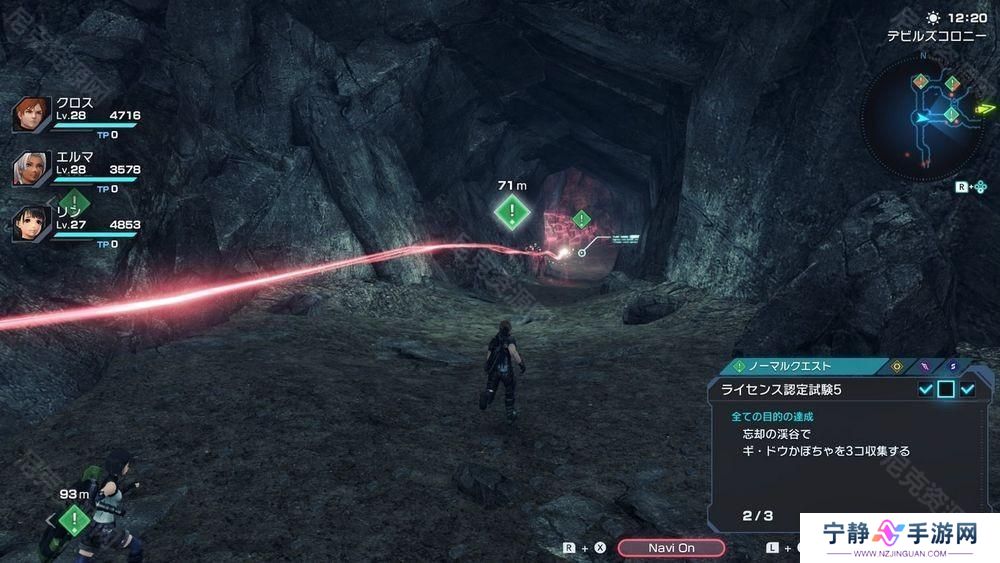1000x563 pixels.
Task: Open the circular minimap
Action: point(922,118)
